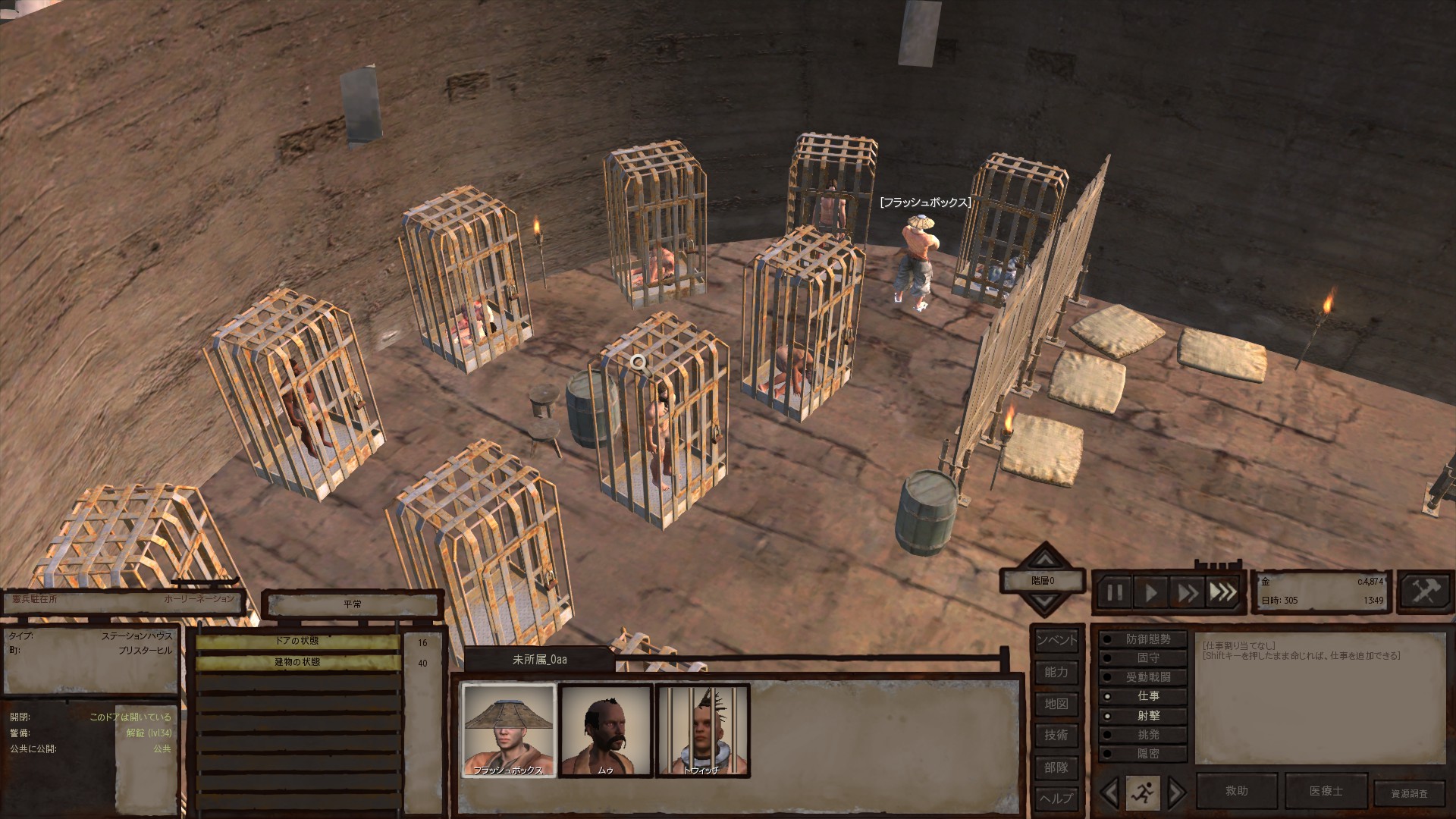Open the 能力 stats panel
Screen dimensions: 1456x819
(x=1056, y=672)
